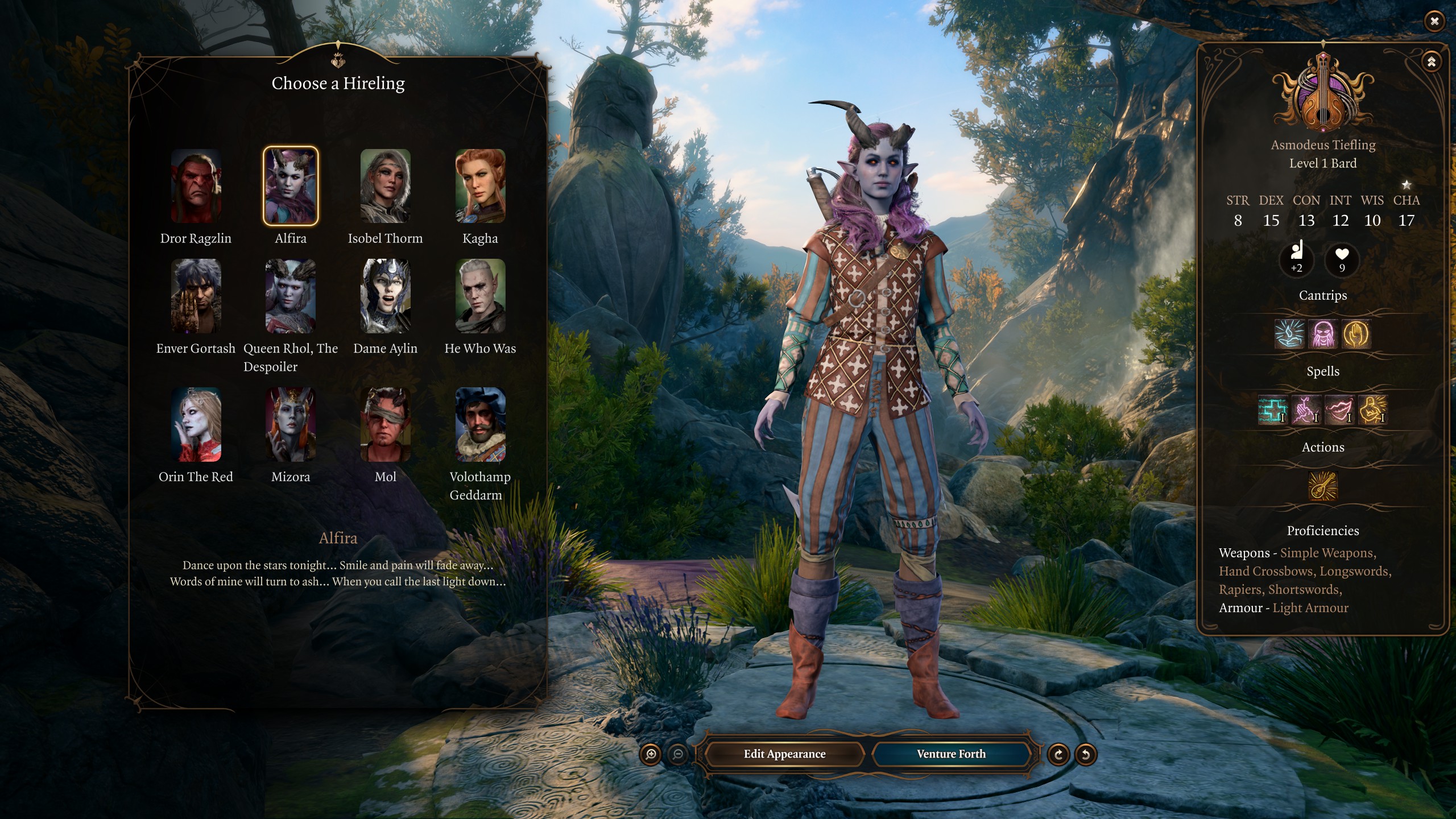The height and width of the screenshot is (819, 1456).
Task: Inspect the bard lute action icon
Action: coord(1323,486)
